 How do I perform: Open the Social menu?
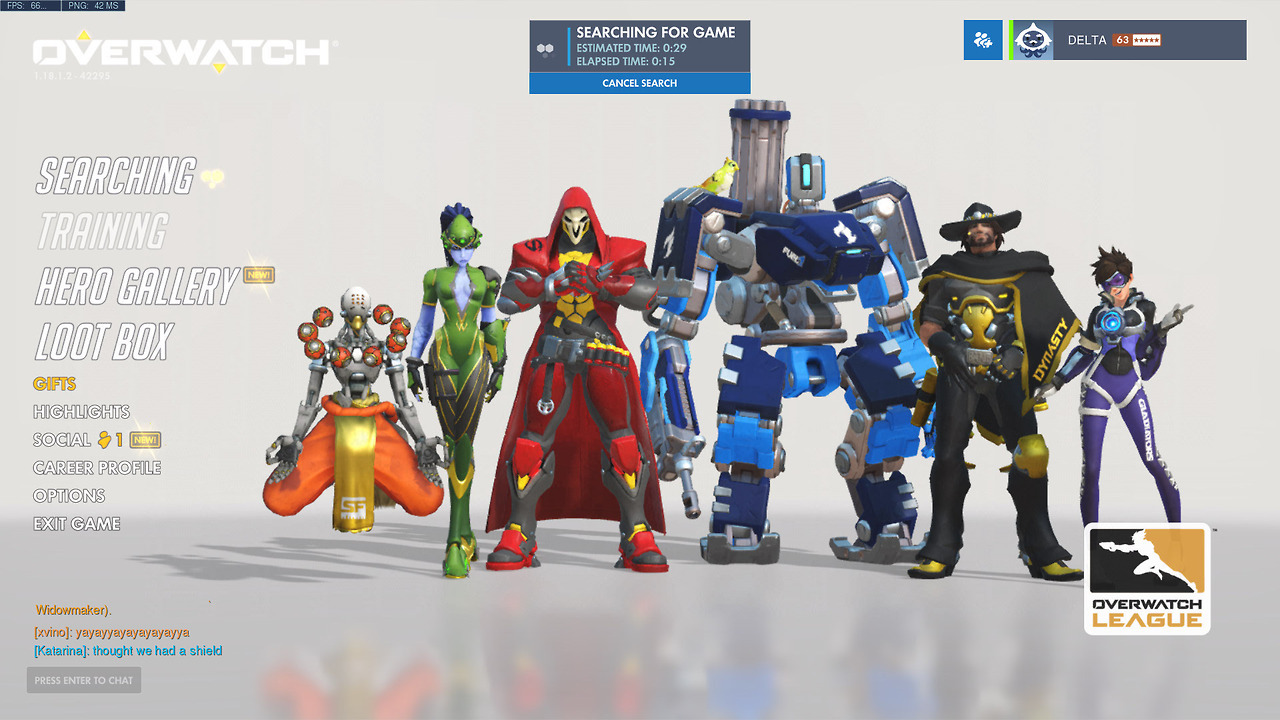(62, 440)
